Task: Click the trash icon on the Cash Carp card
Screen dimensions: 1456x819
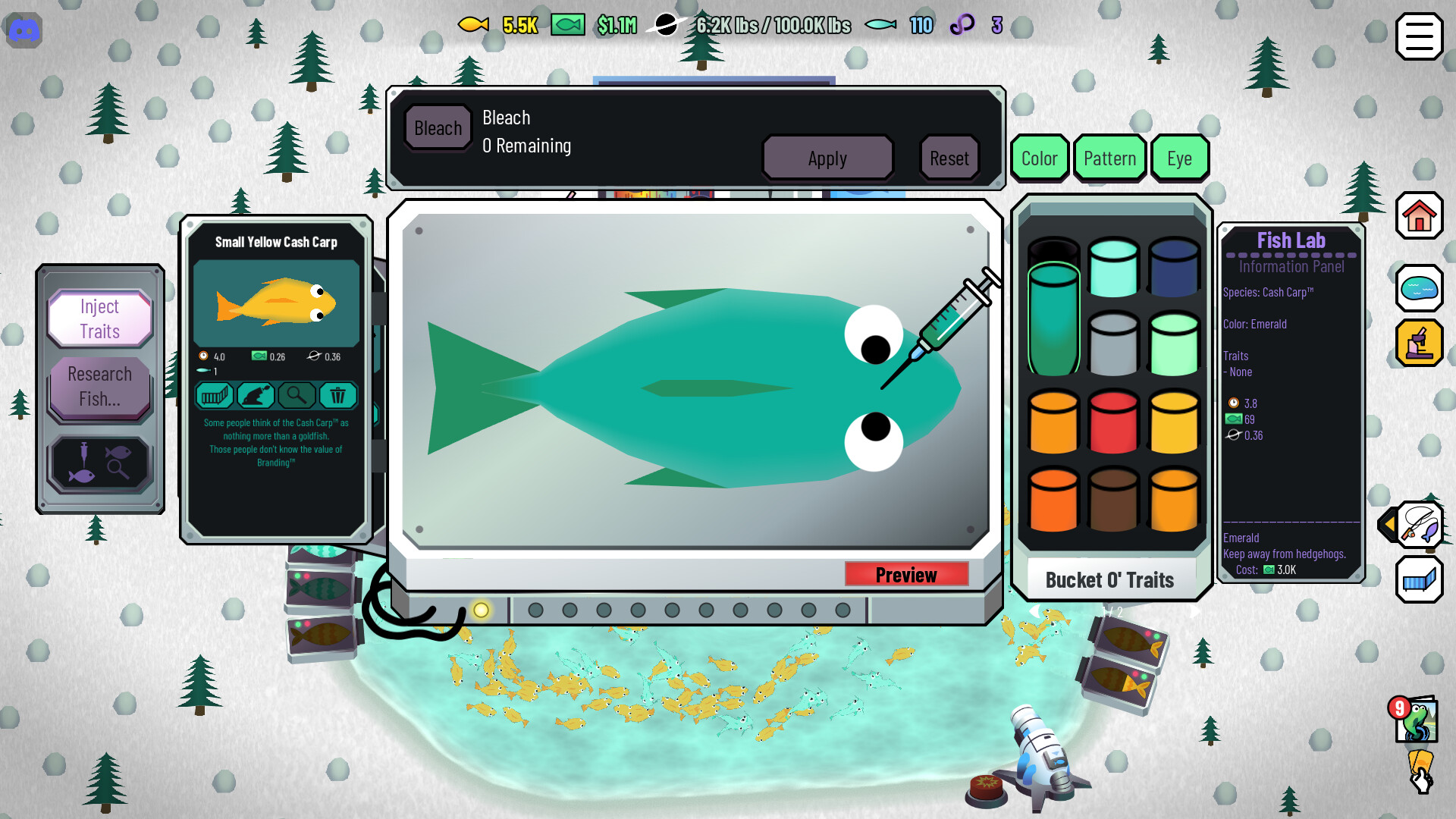Action: point(337,395)
